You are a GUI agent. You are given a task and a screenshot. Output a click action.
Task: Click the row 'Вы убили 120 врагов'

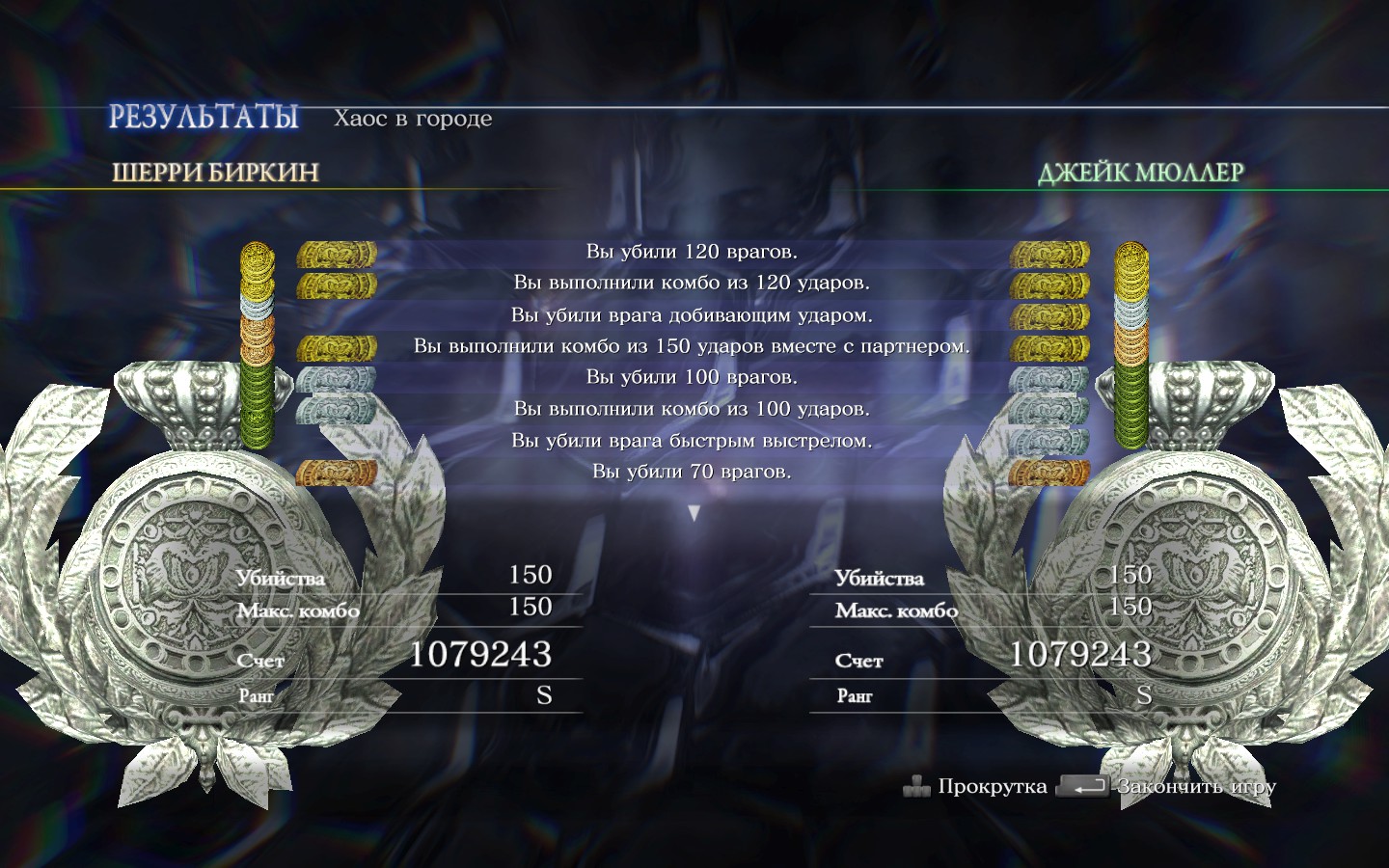[691, 249]
